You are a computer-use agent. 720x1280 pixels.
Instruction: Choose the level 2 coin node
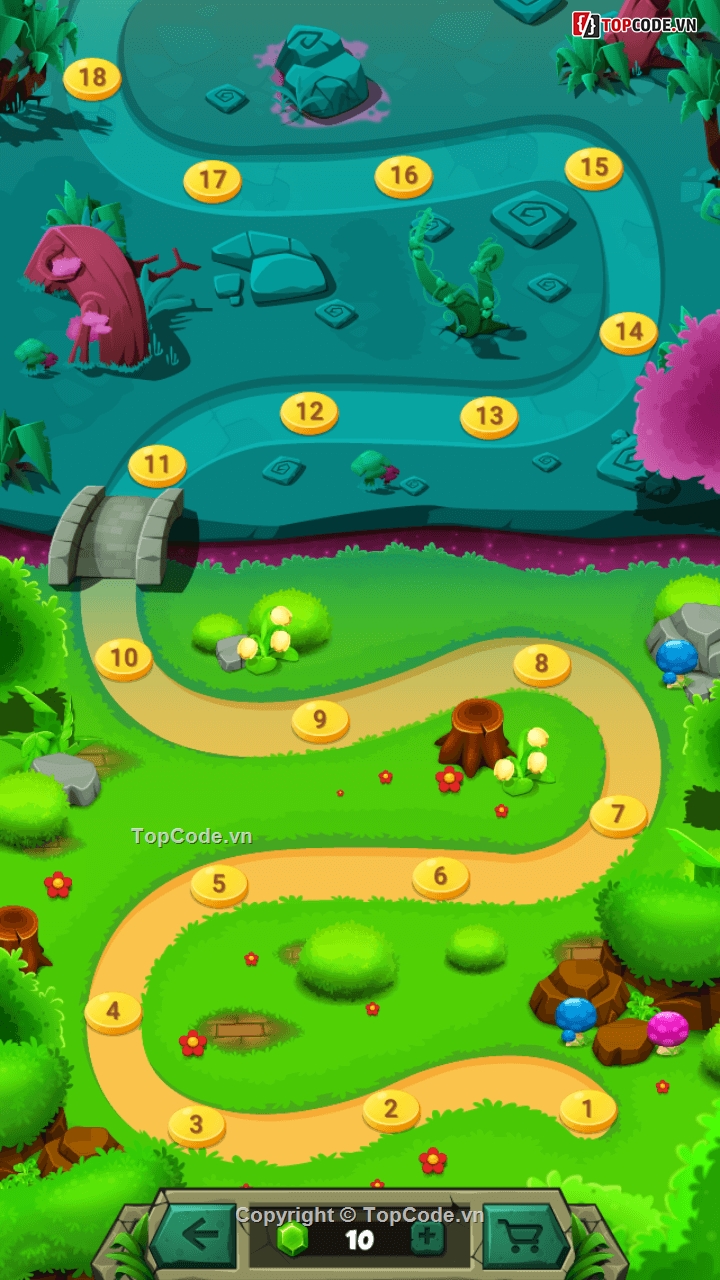[391, 1109]
